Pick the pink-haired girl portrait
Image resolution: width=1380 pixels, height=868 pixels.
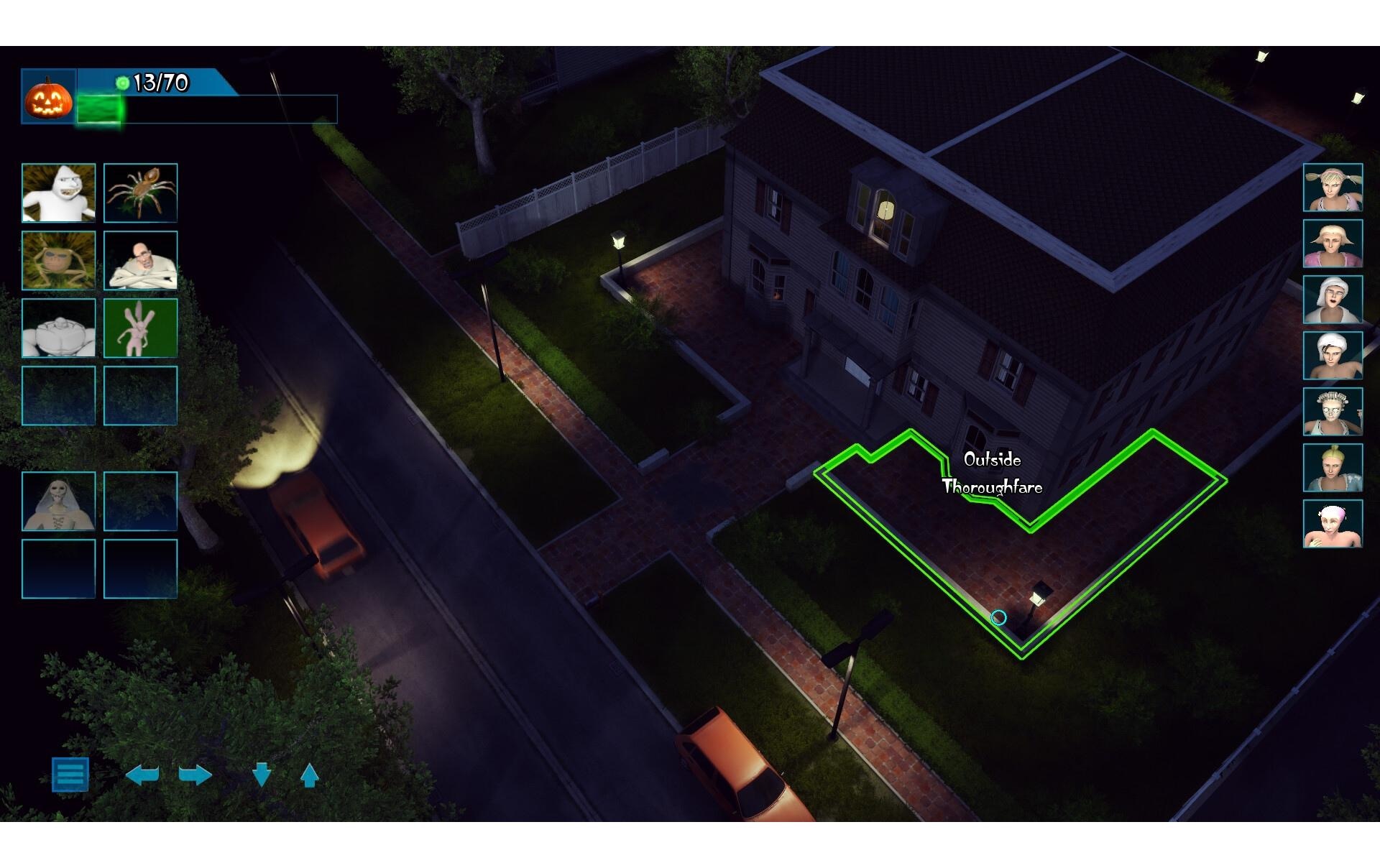tap(1333, 524)
